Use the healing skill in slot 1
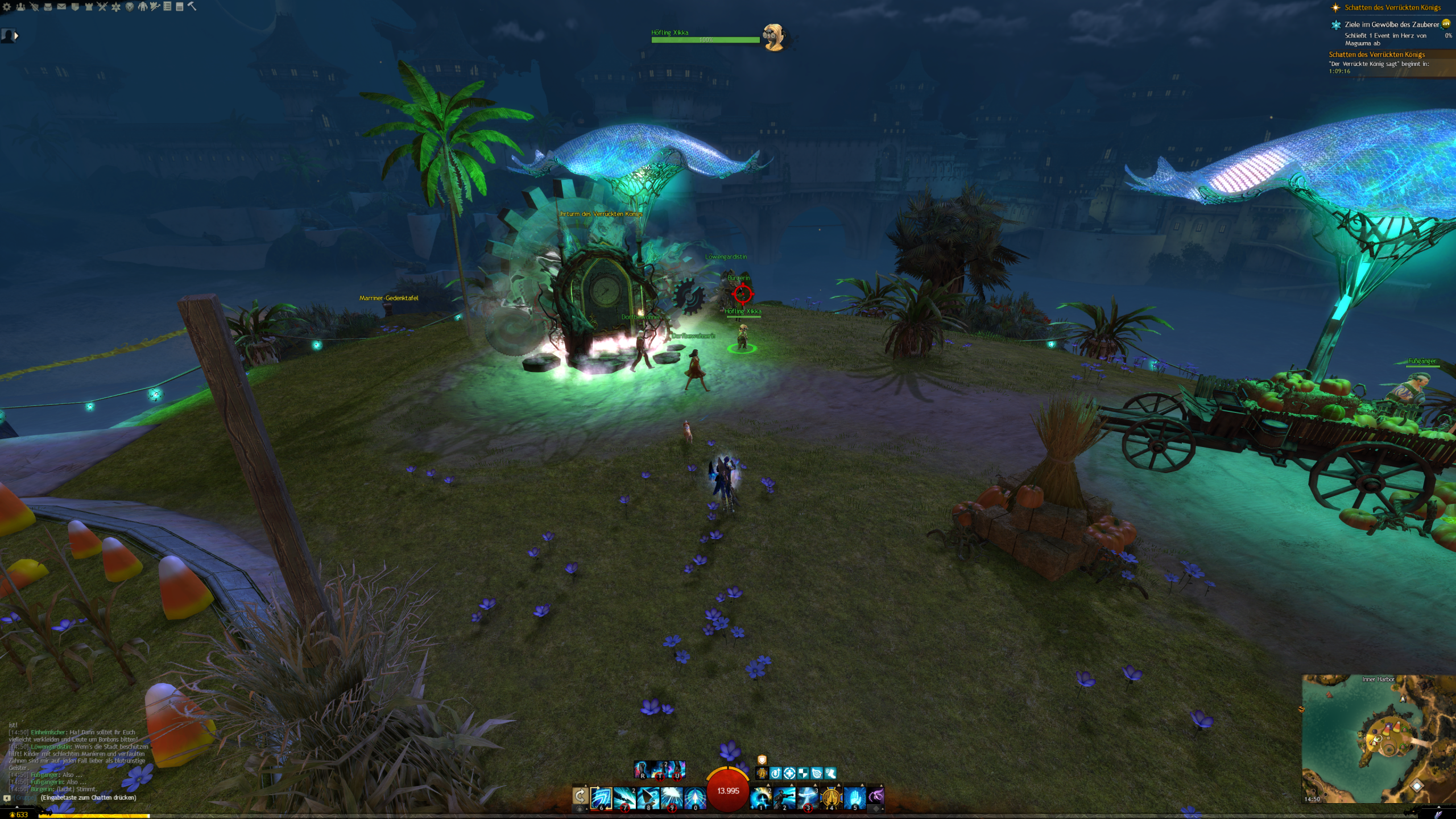The image size is (1456, 819). (x=761, y=797)
